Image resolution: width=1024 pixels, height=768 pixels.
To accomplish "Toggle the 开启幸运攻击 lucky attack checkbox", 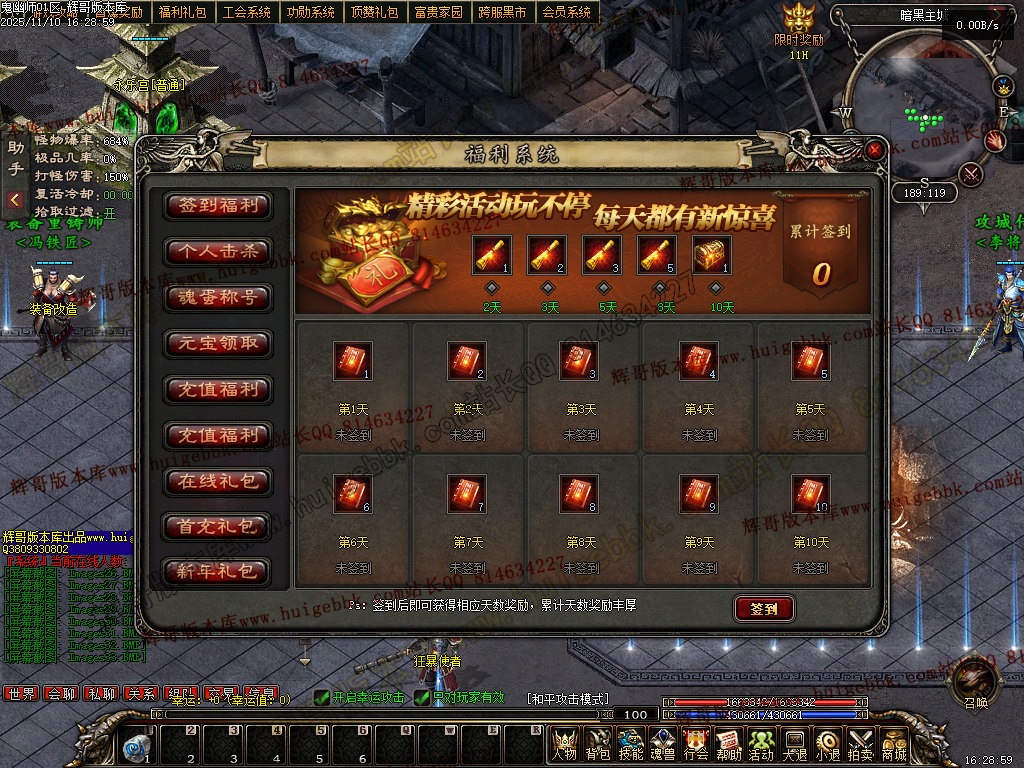I will 321,697.
